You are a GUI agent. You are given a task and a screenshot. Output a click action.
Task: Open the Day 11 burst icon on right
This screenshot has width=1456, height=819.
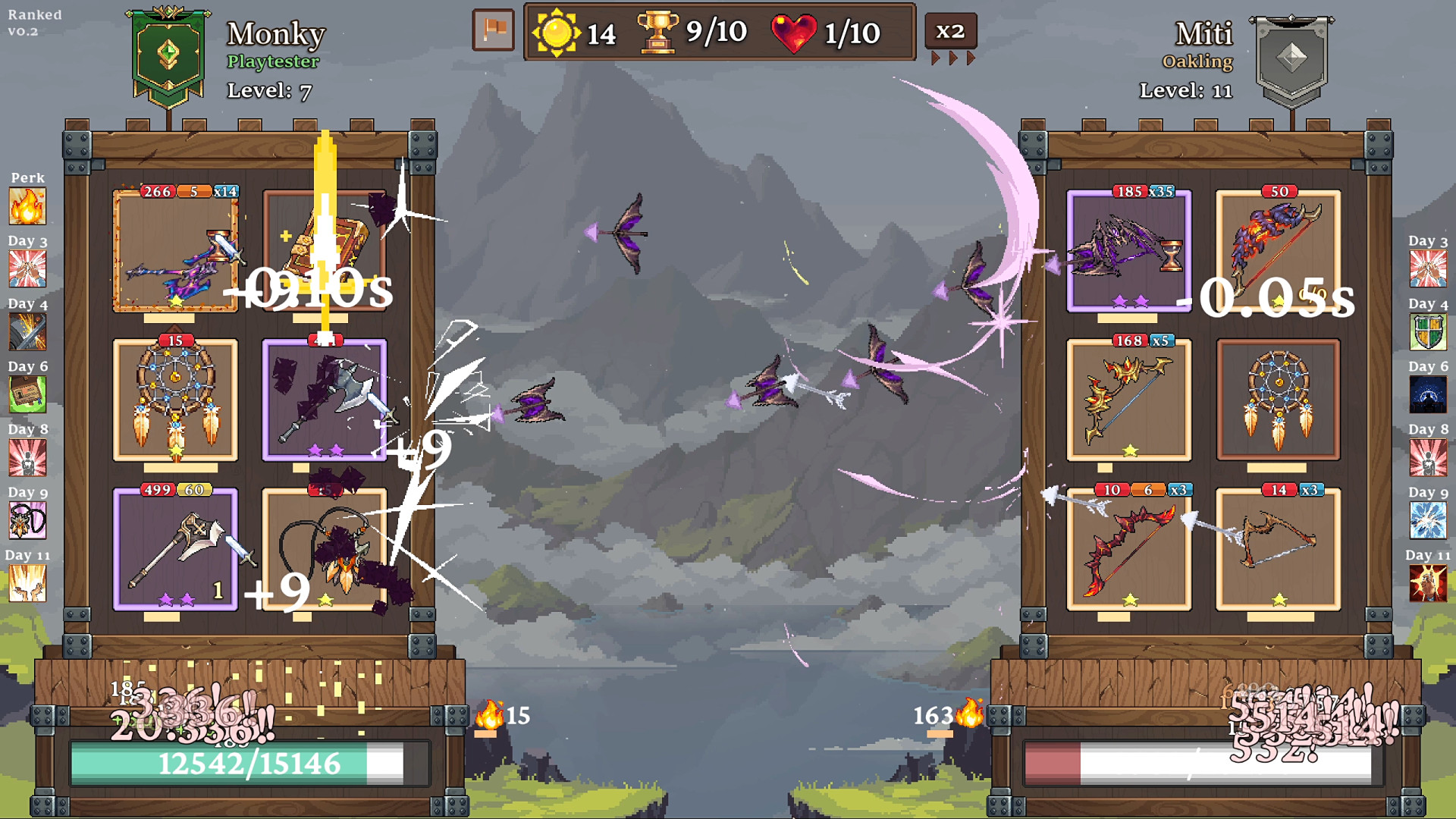click(x=1428, y=583)
